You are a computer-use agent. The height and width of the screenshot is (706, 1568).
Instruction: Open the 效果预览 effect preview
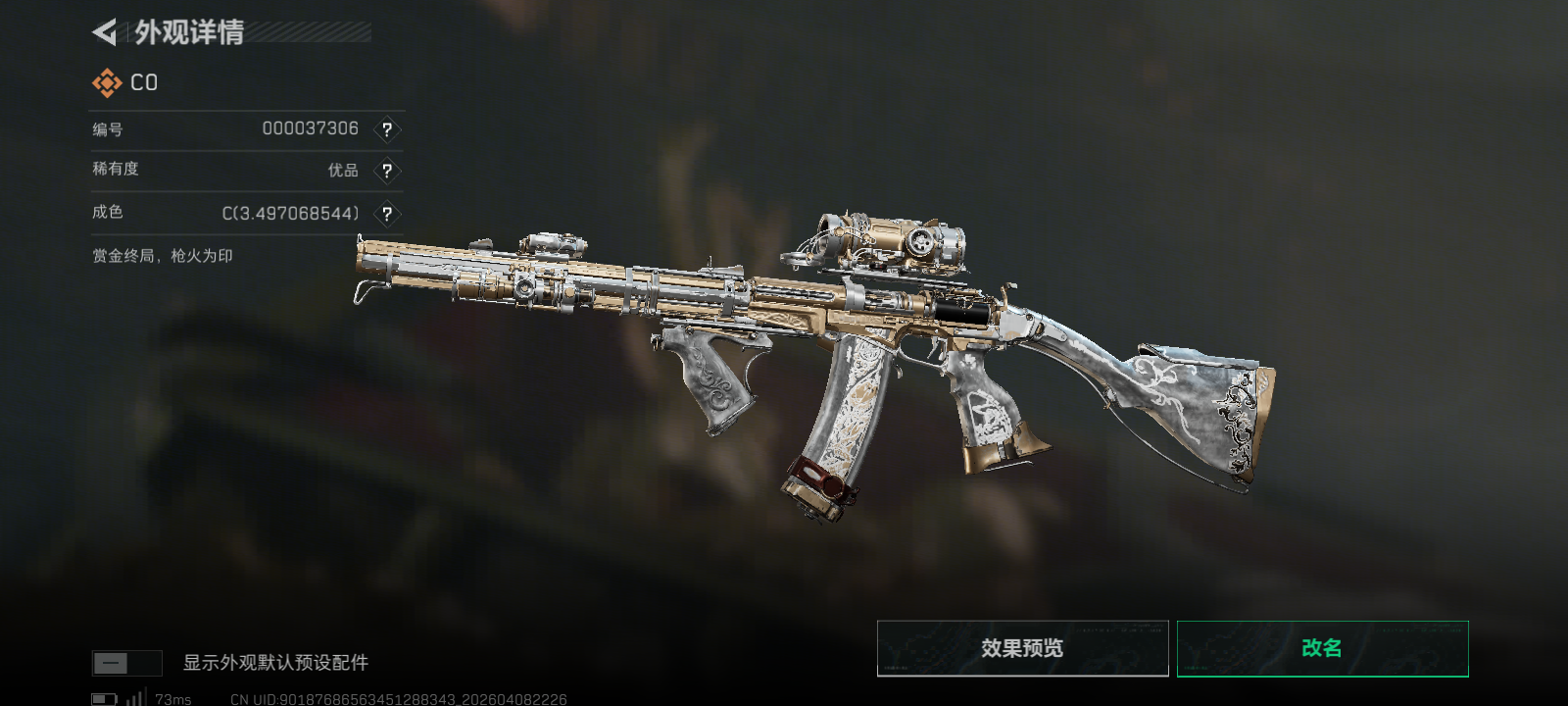(x=1022, y=648)
